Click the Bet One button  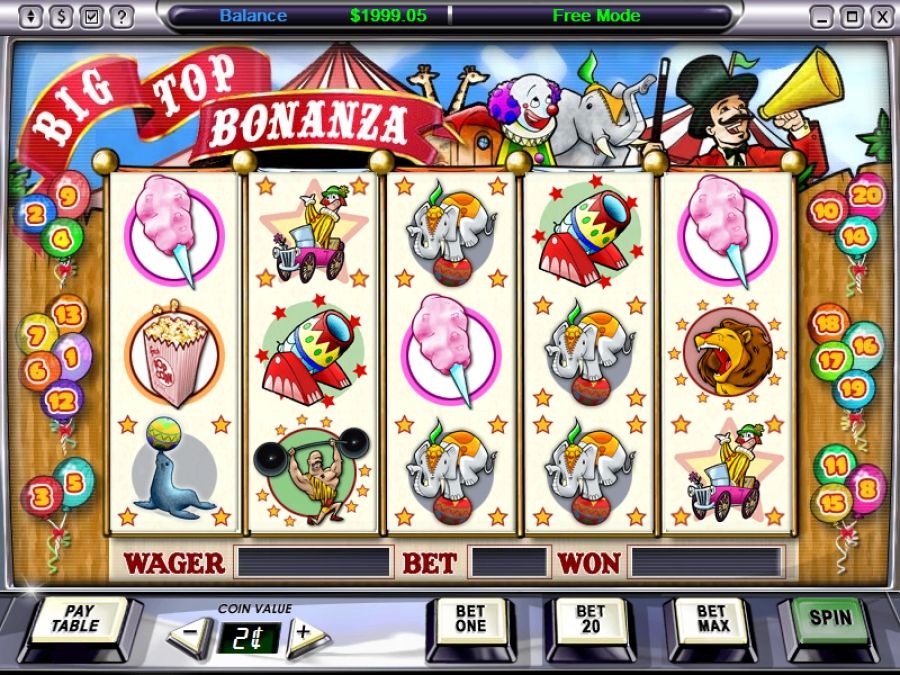coord(470,620)
